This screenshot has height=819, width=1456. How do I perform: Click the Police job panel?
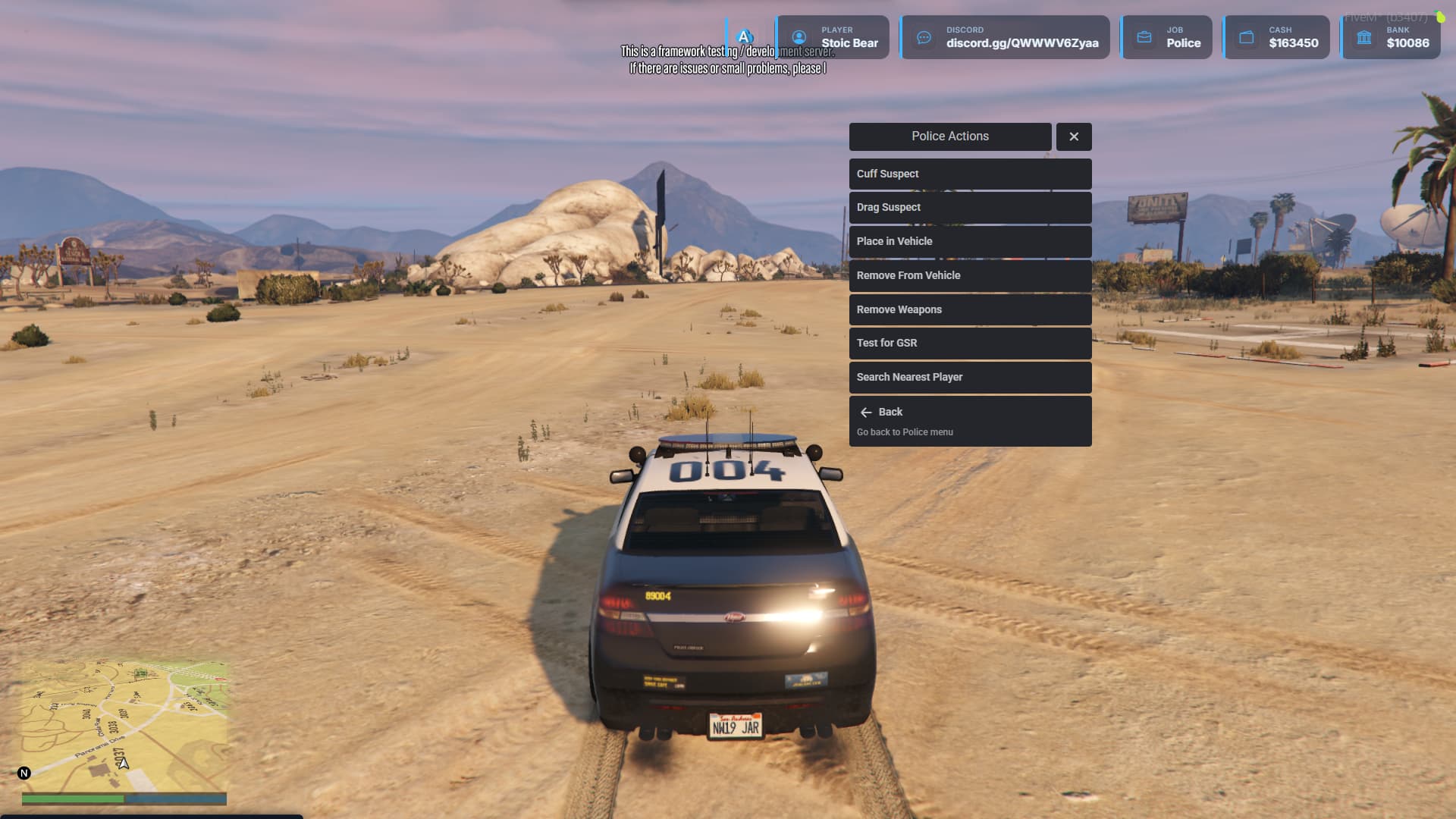(x=1167, y=37)
